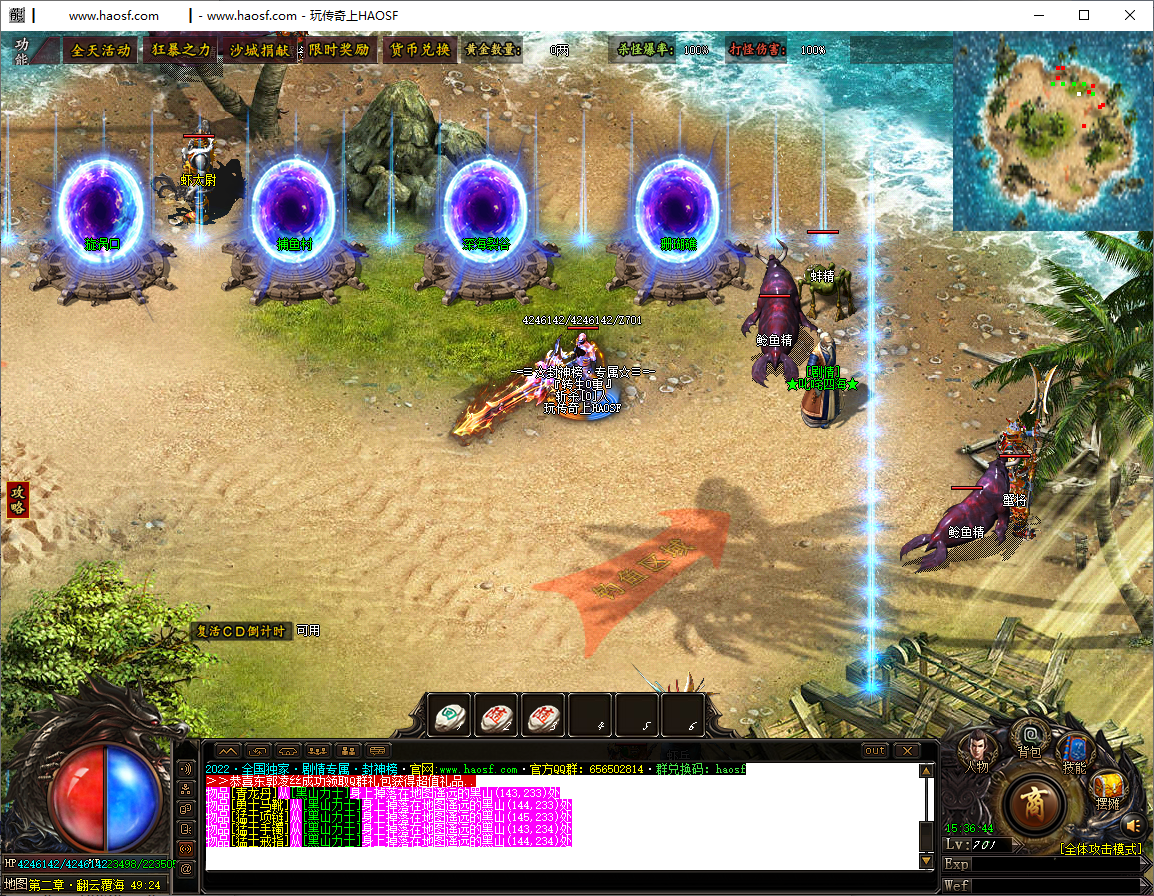Screen dimensions: 1154x896
Task: Open the 沙城捐献 donation panel
Action: [x=259, y=50]
